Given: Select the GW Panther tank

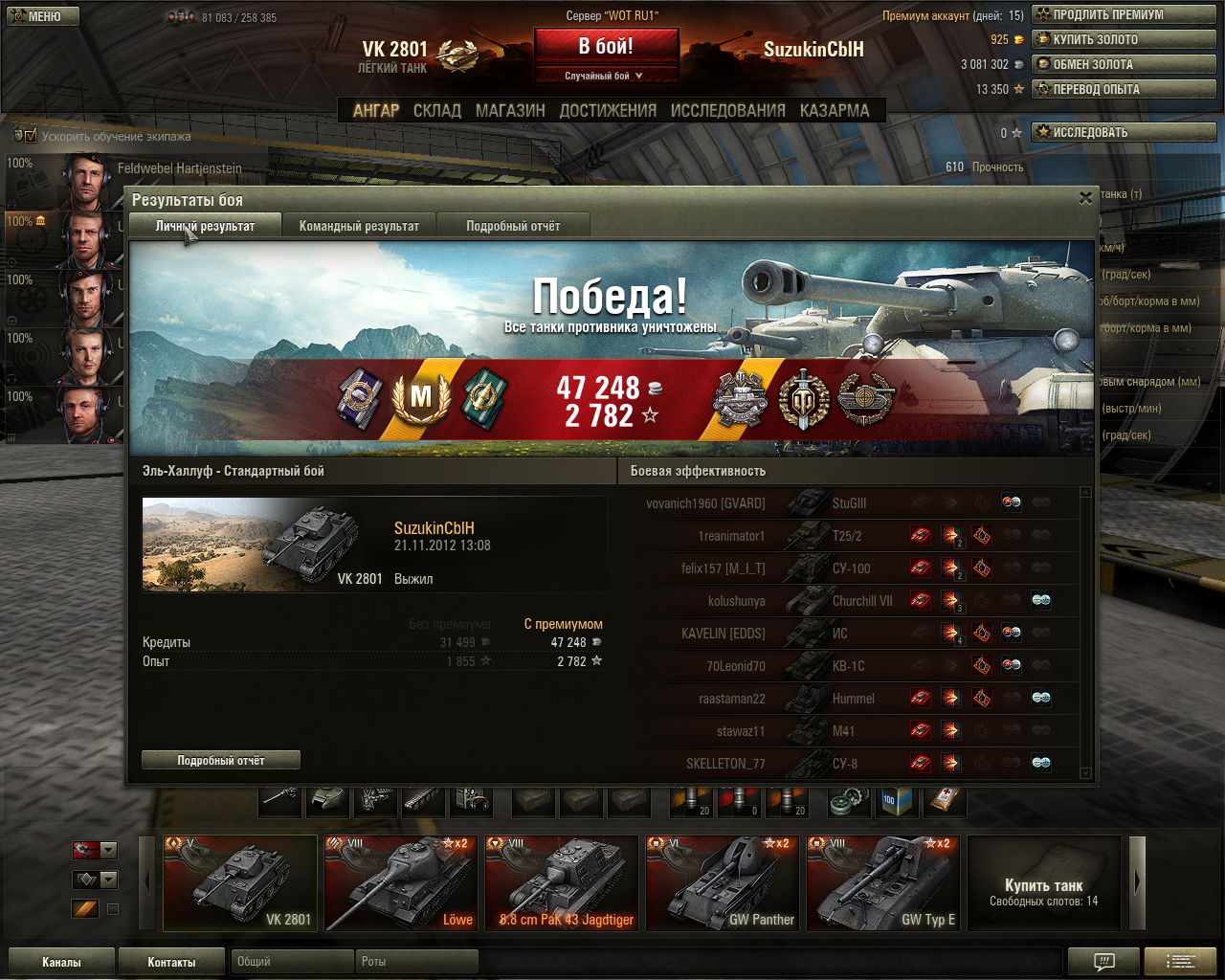Looking at the screenshot, I should pos(722,882).
